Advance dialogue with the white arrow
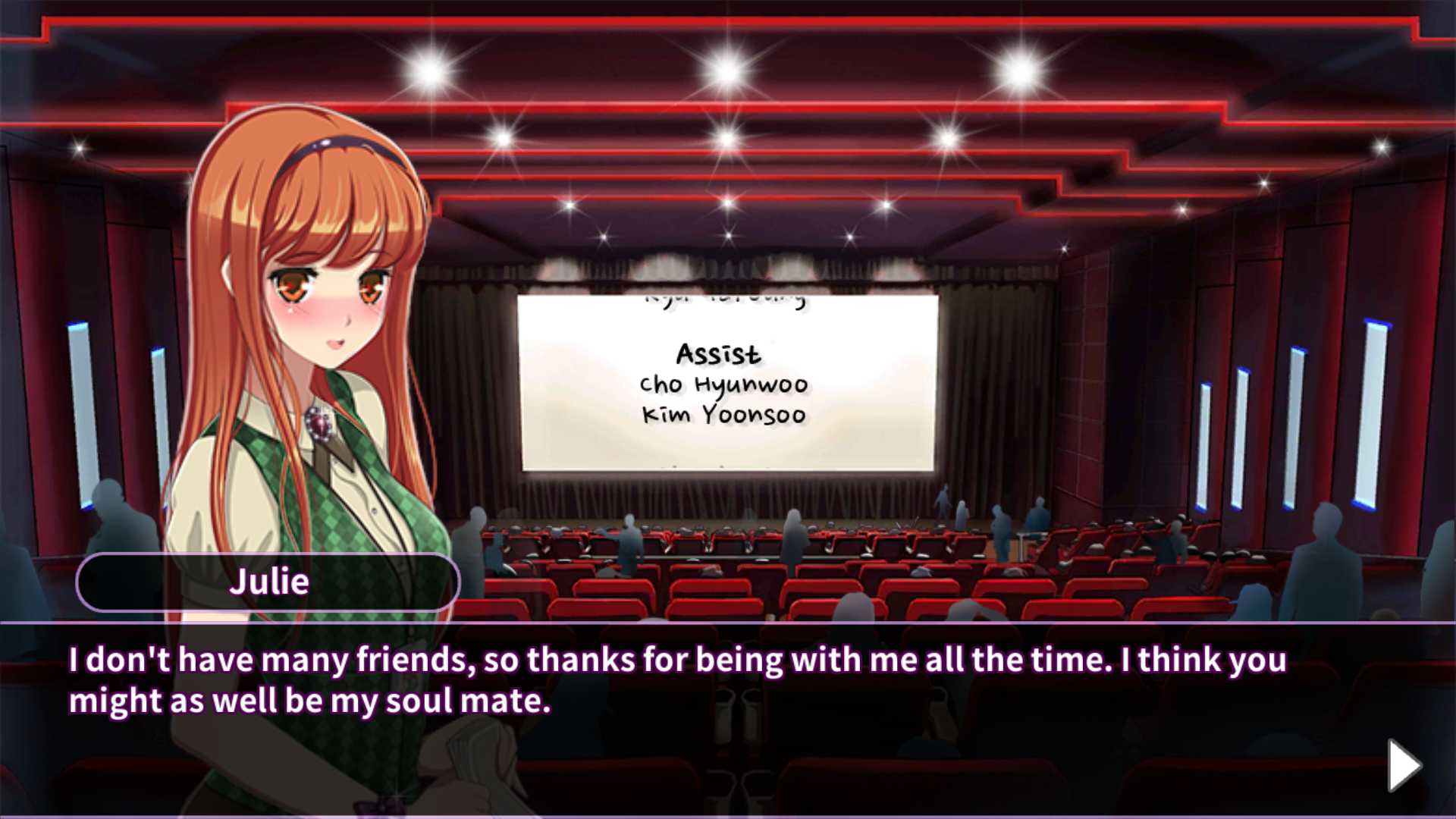The height and width of the screenshot is (819, 1456). (x=1403, y=765)
